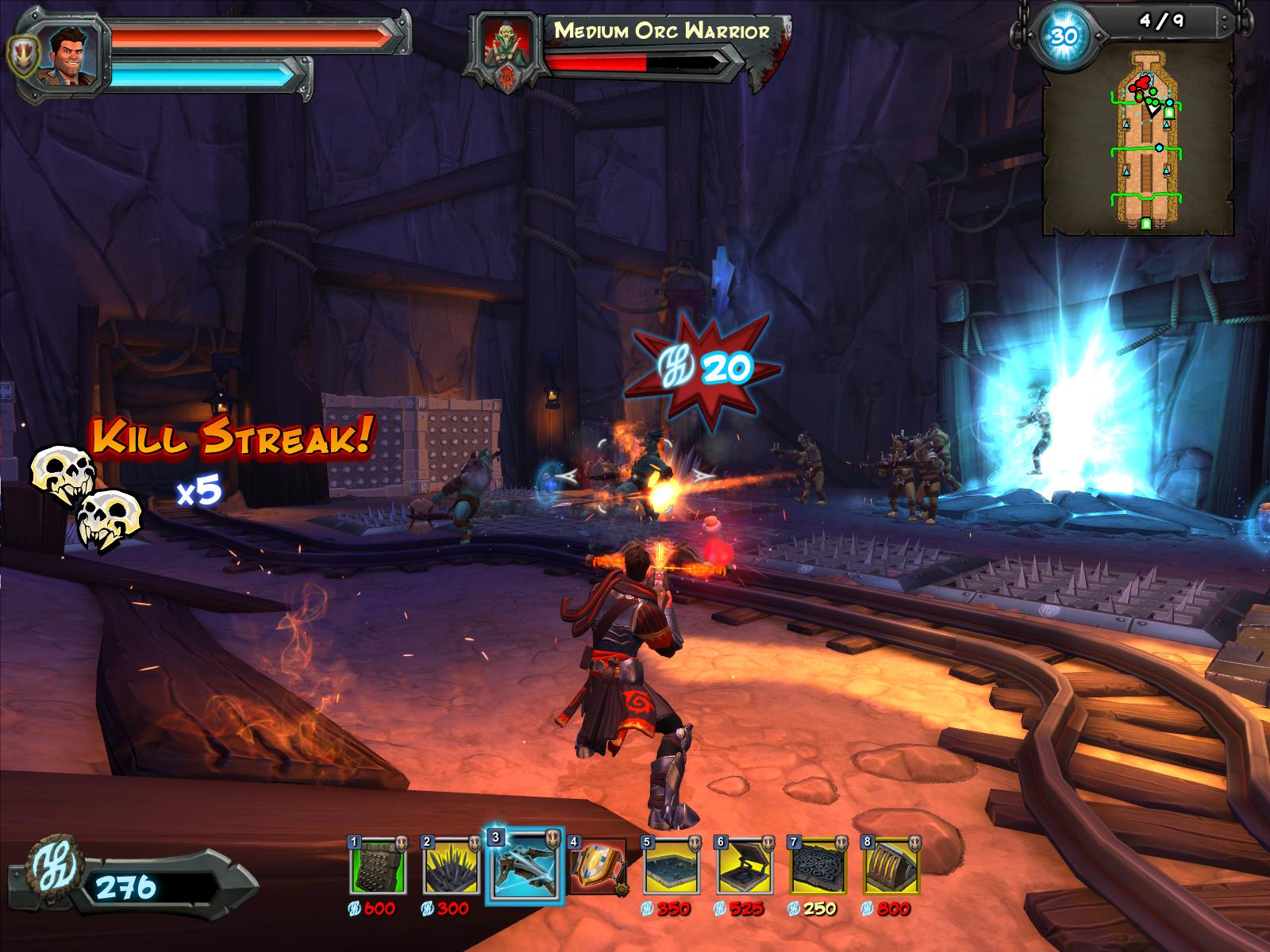Equip the lightning crossbow weapon slot

click(524, 866)
